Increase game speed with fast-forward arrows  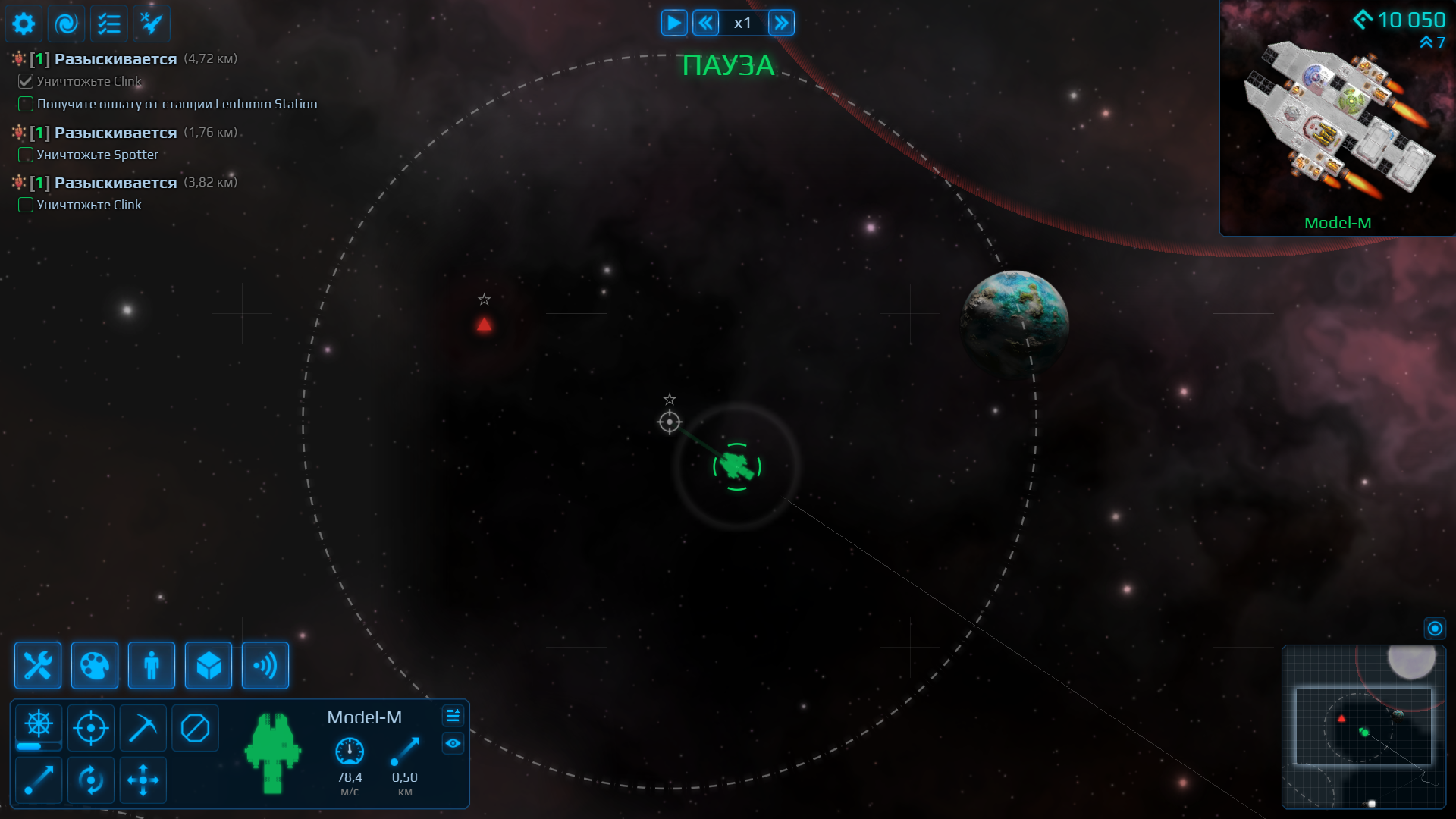point(781,23)
